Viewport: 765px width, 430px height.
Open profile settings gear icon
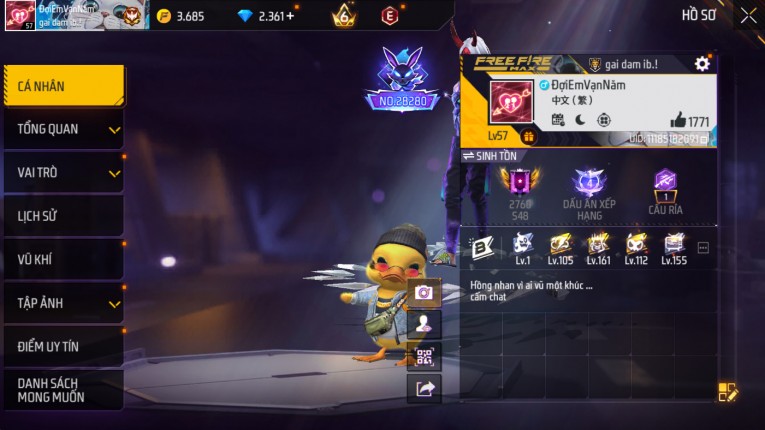pyautogui.click(x=702, y=64)
